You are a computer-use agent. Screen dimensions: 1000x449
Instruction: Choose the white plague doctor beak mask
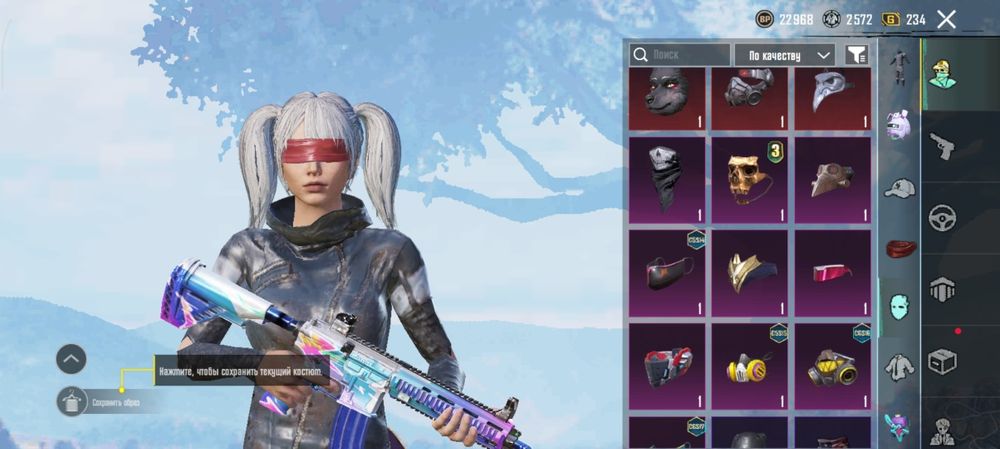833,97
